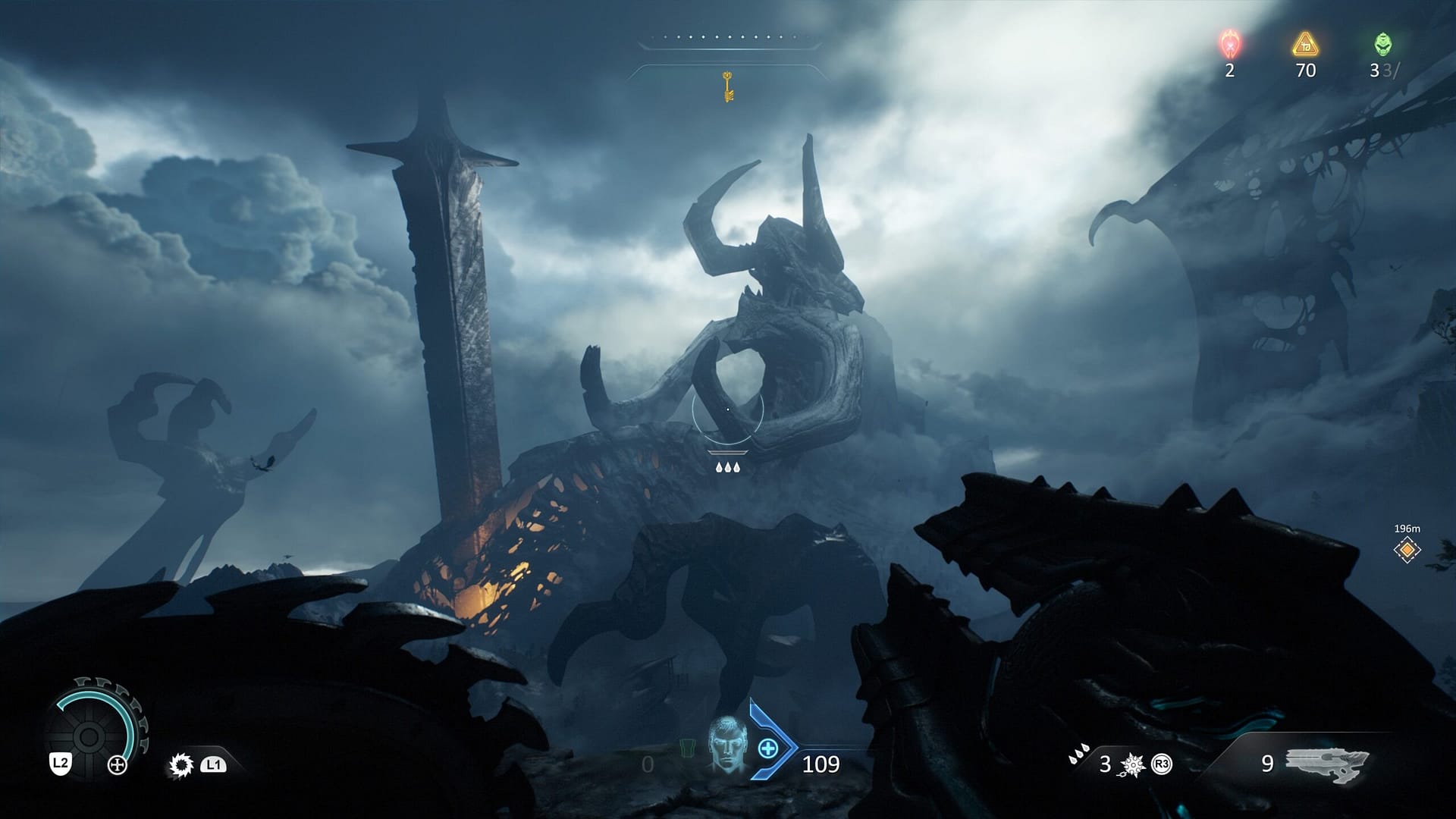Click the three droplets meter under the reticle
Screen dimensions: 1456x819
(727, 468)
